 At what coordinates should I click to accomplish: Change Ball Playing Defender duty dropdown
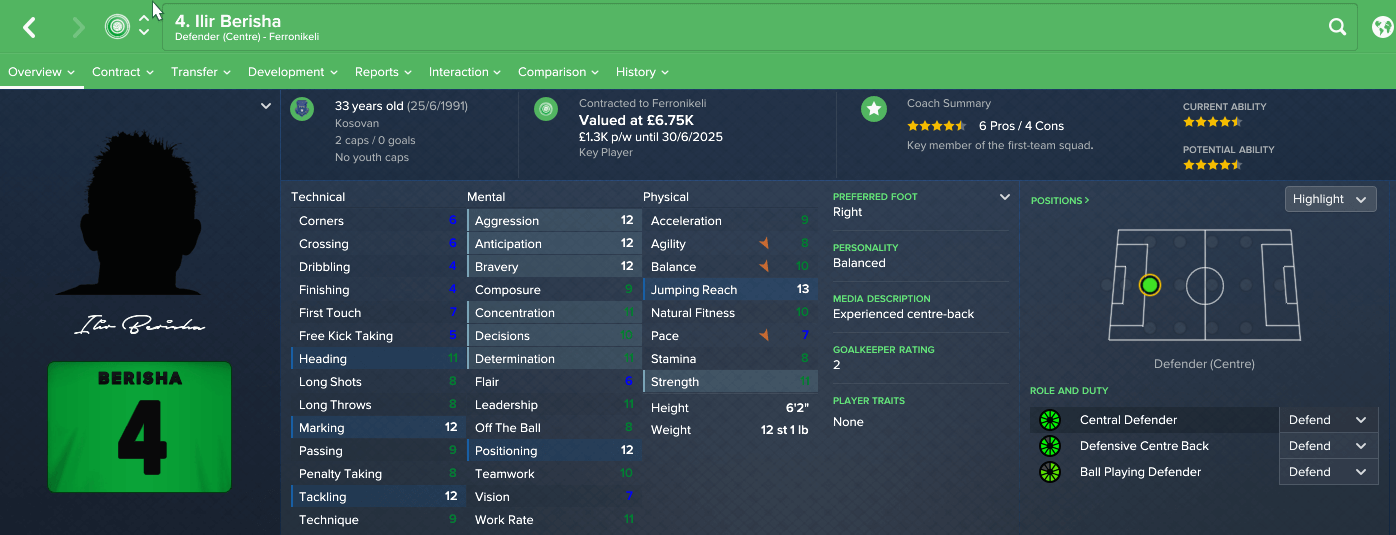tap(1328, 472)
